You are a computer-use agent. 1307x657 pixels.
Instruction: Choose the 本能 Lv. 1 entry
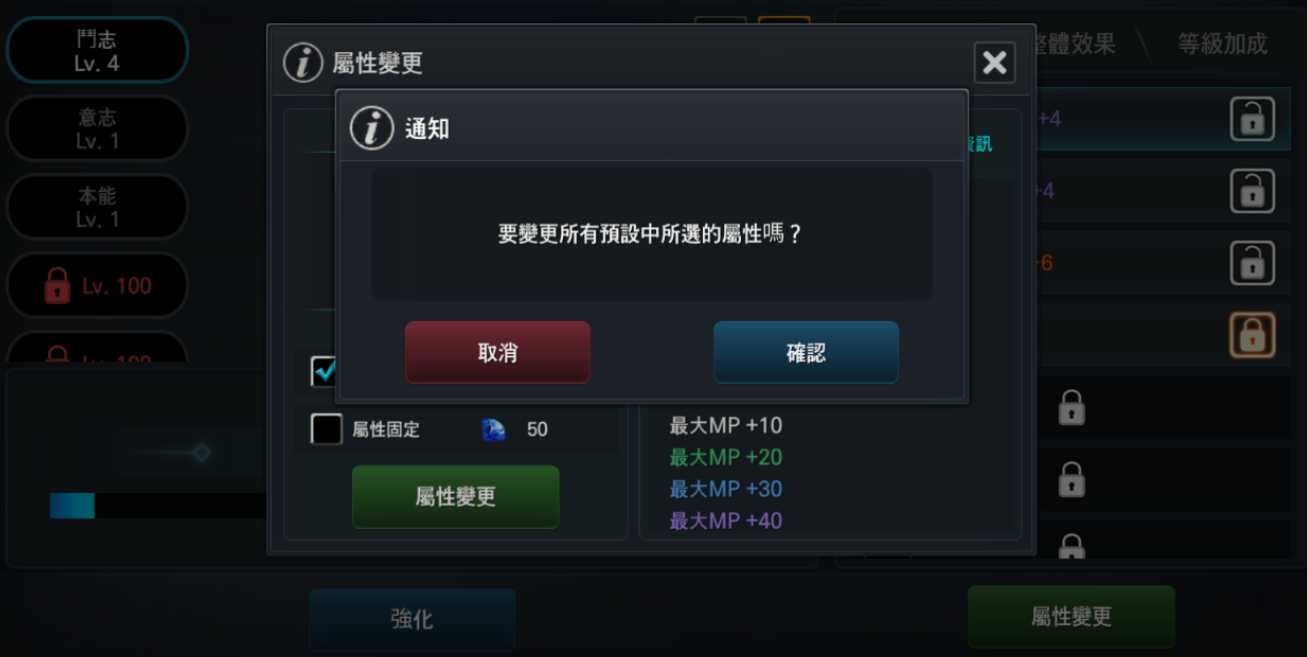coord(97,207)
